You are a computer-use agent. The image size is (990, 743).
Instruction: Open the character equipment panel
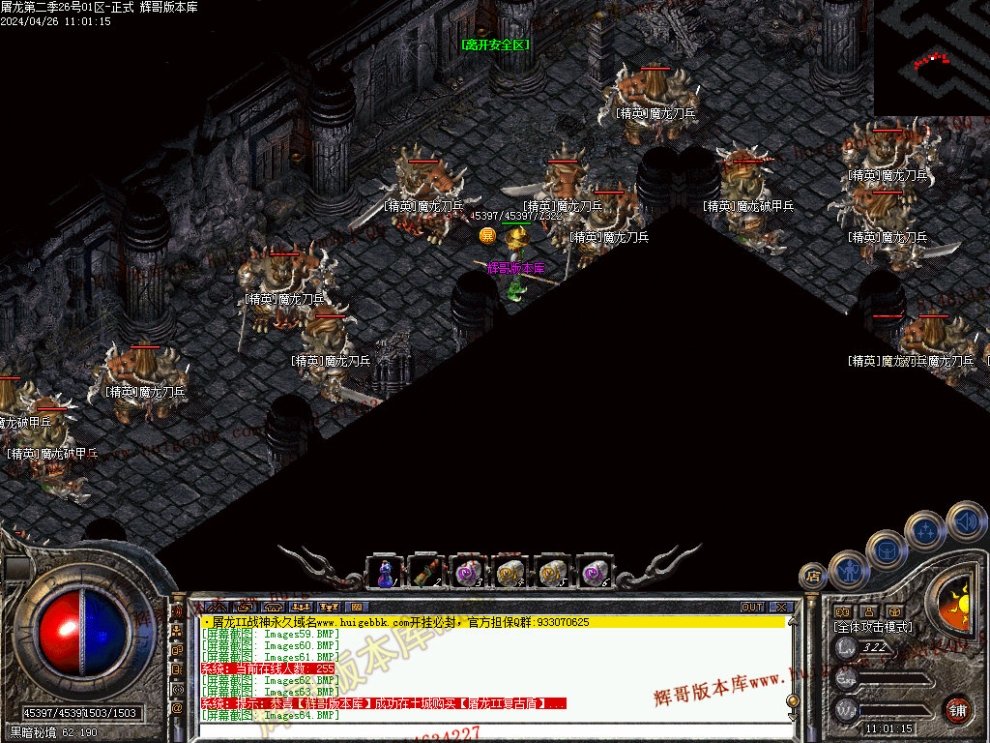(847, 568)
